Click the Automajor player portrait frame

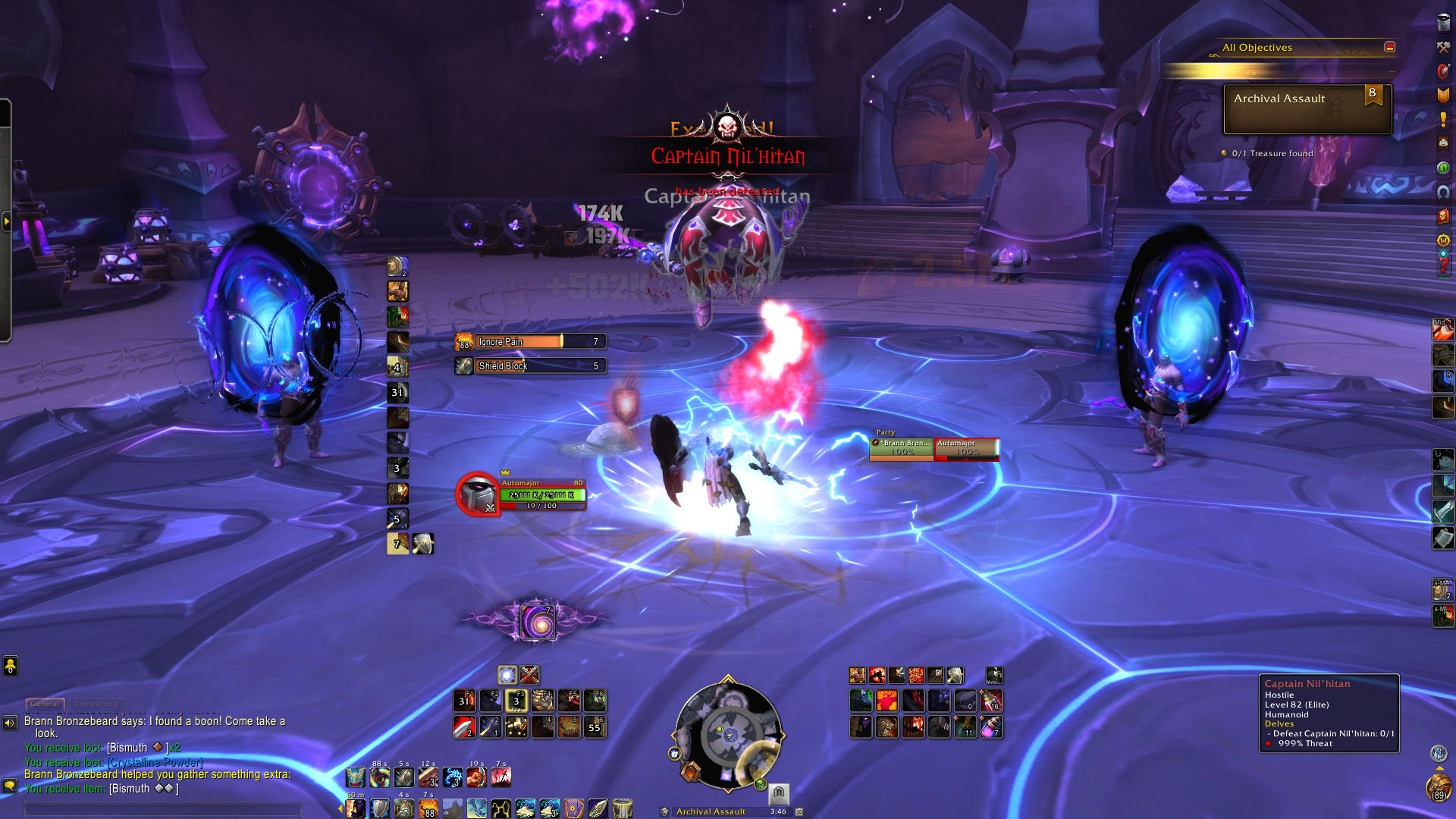point(478,494)
